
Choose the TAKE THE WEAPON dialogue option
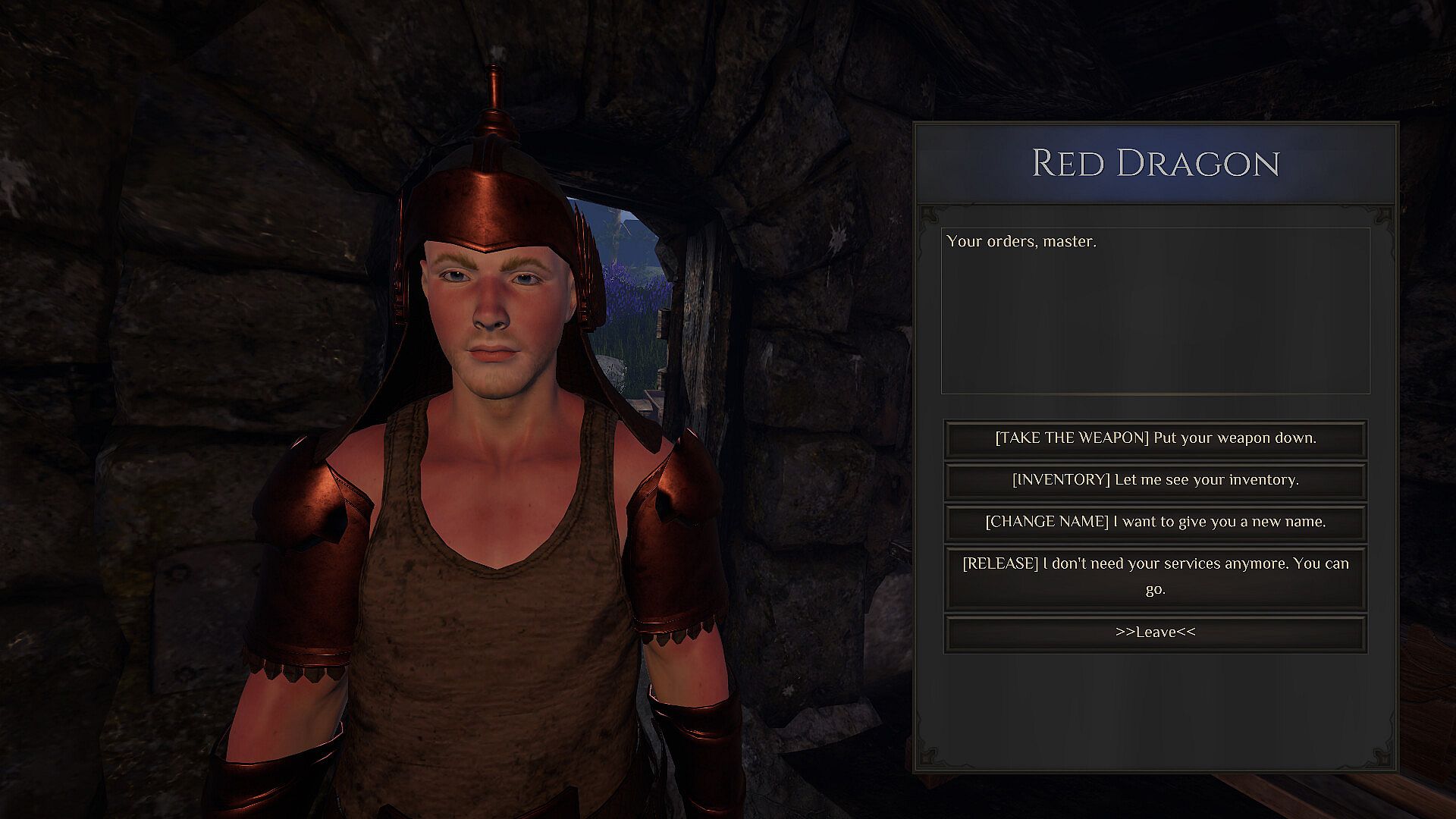coord(1155,438)
